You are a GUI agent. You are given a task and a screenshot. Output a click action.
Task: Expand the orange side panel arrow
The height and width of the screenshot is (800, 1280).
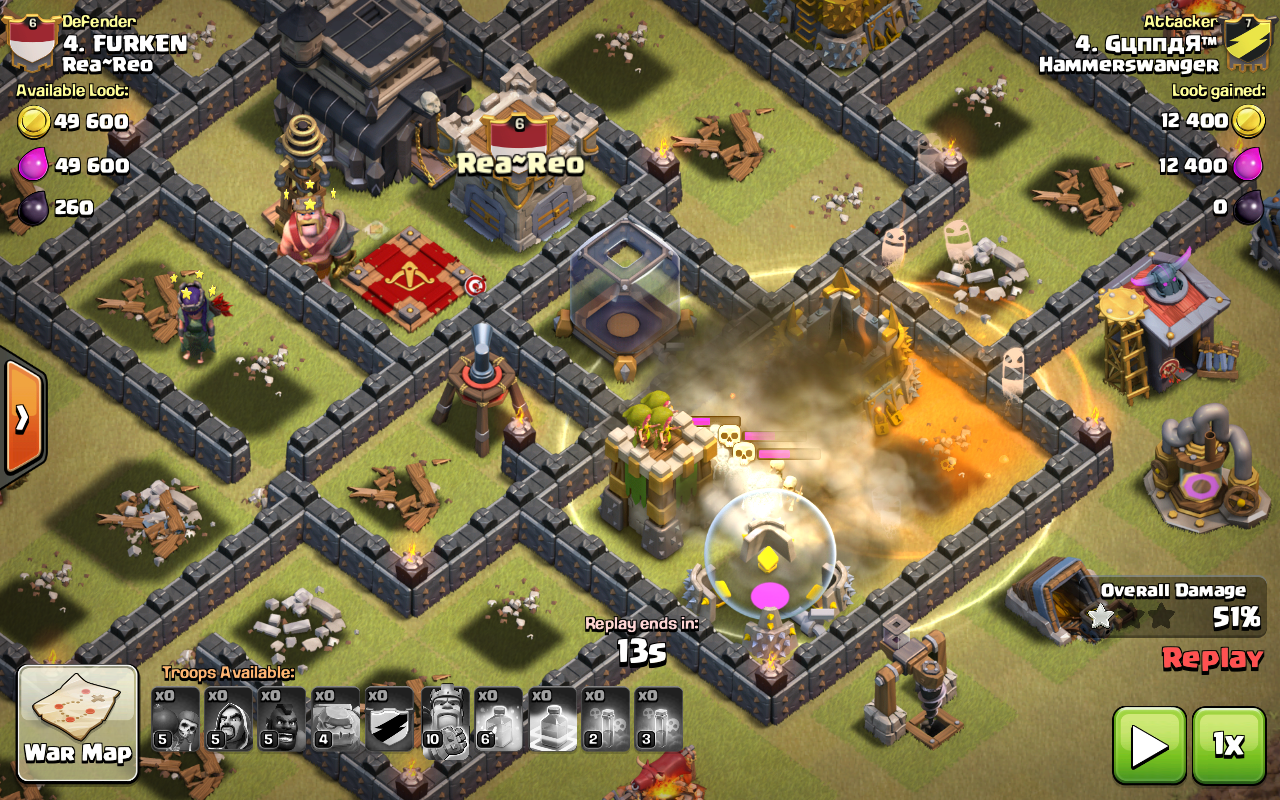[x=22, y=417]
